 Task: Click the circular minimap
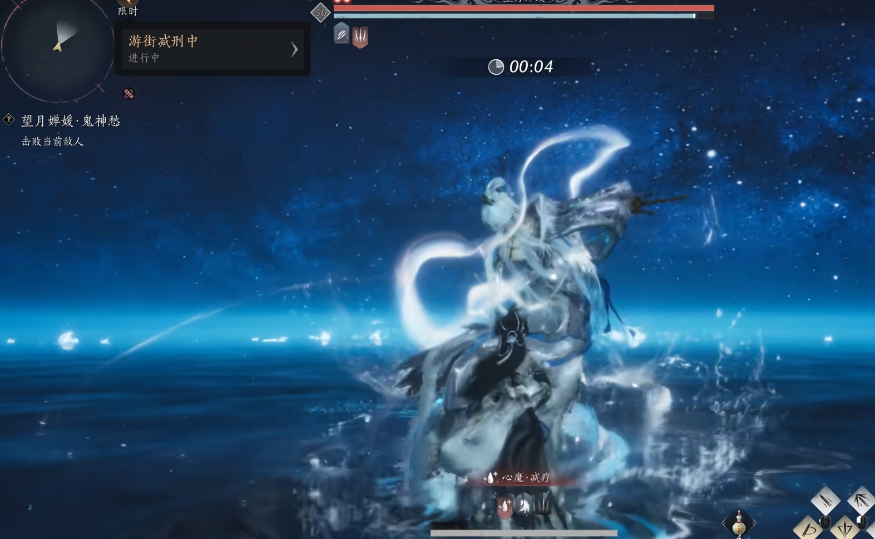click(56, 43)
